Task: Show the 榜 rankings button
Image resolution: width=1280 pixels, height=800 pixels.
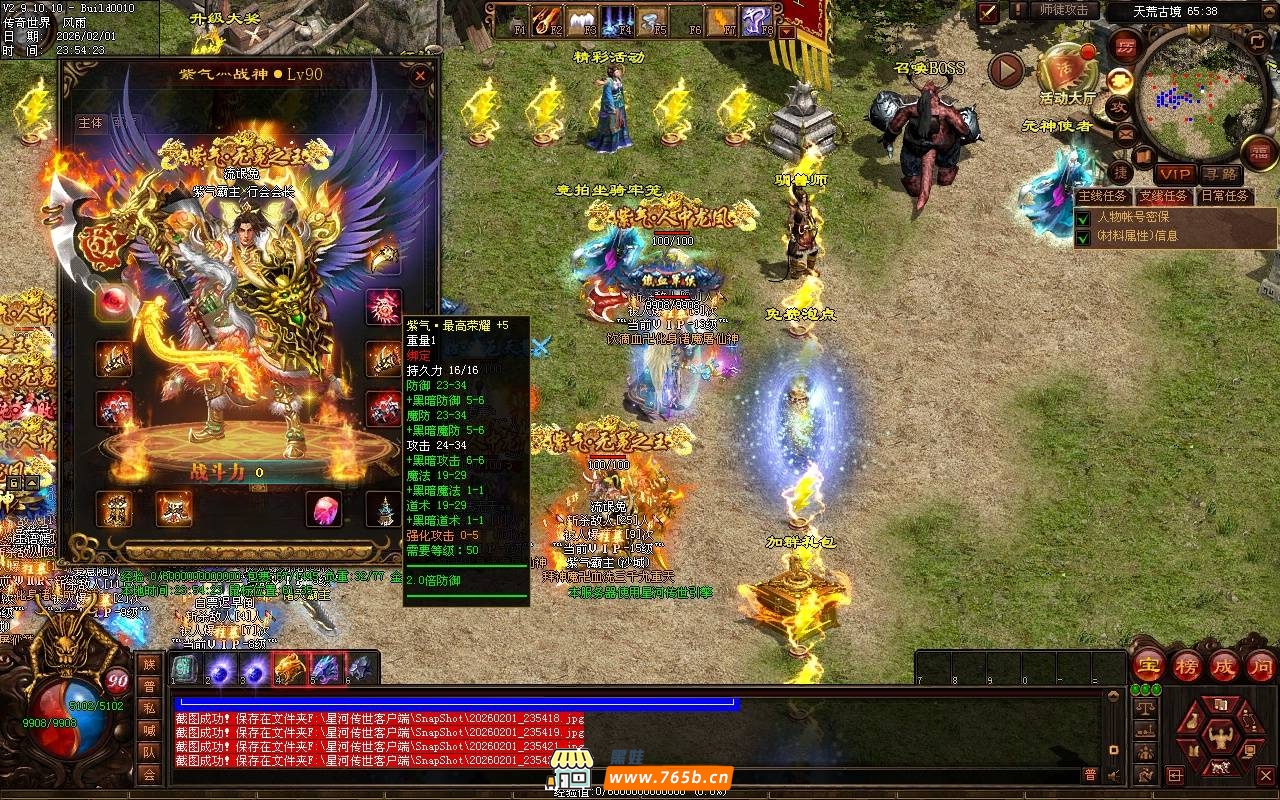Action: [x=1187, y=666]
